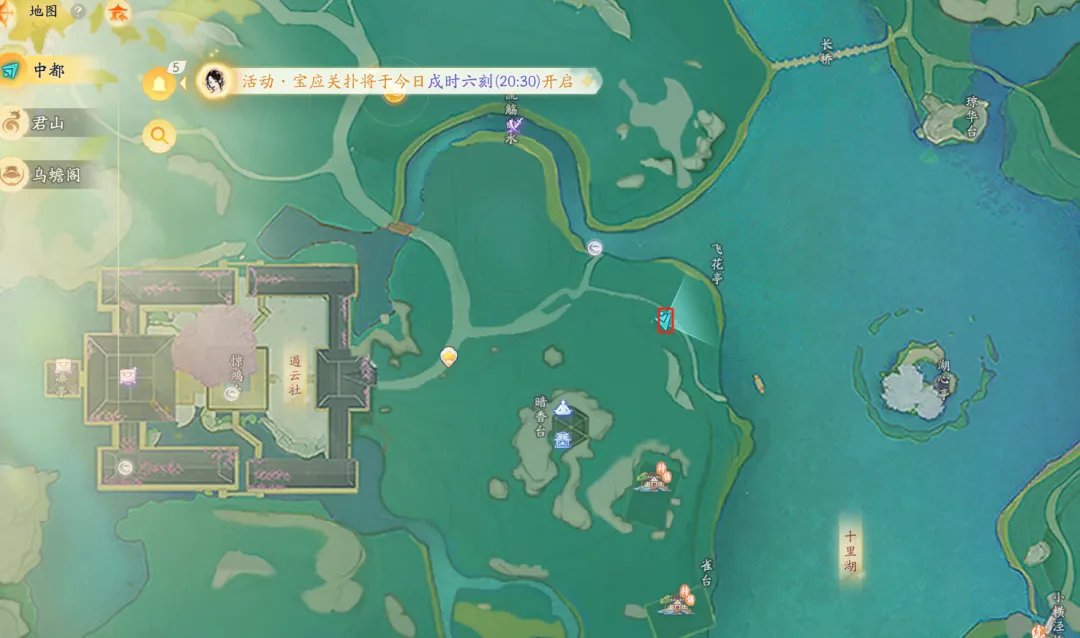Viewport: 1080px width, 638px height.
Task: Select the player position arrow marker
Action: [665, 320]
